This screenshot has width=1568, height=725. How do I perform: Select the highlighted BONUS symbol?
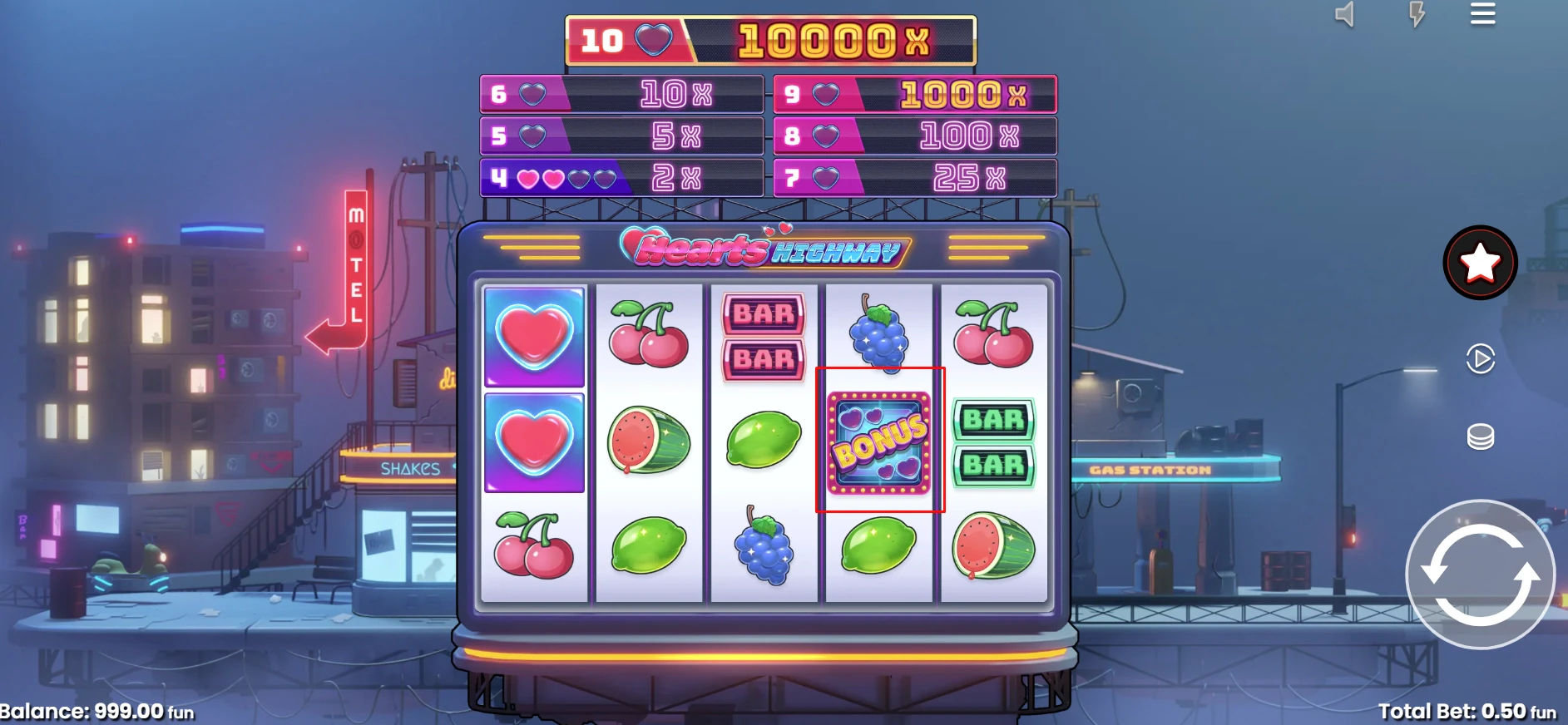(879, 439)
